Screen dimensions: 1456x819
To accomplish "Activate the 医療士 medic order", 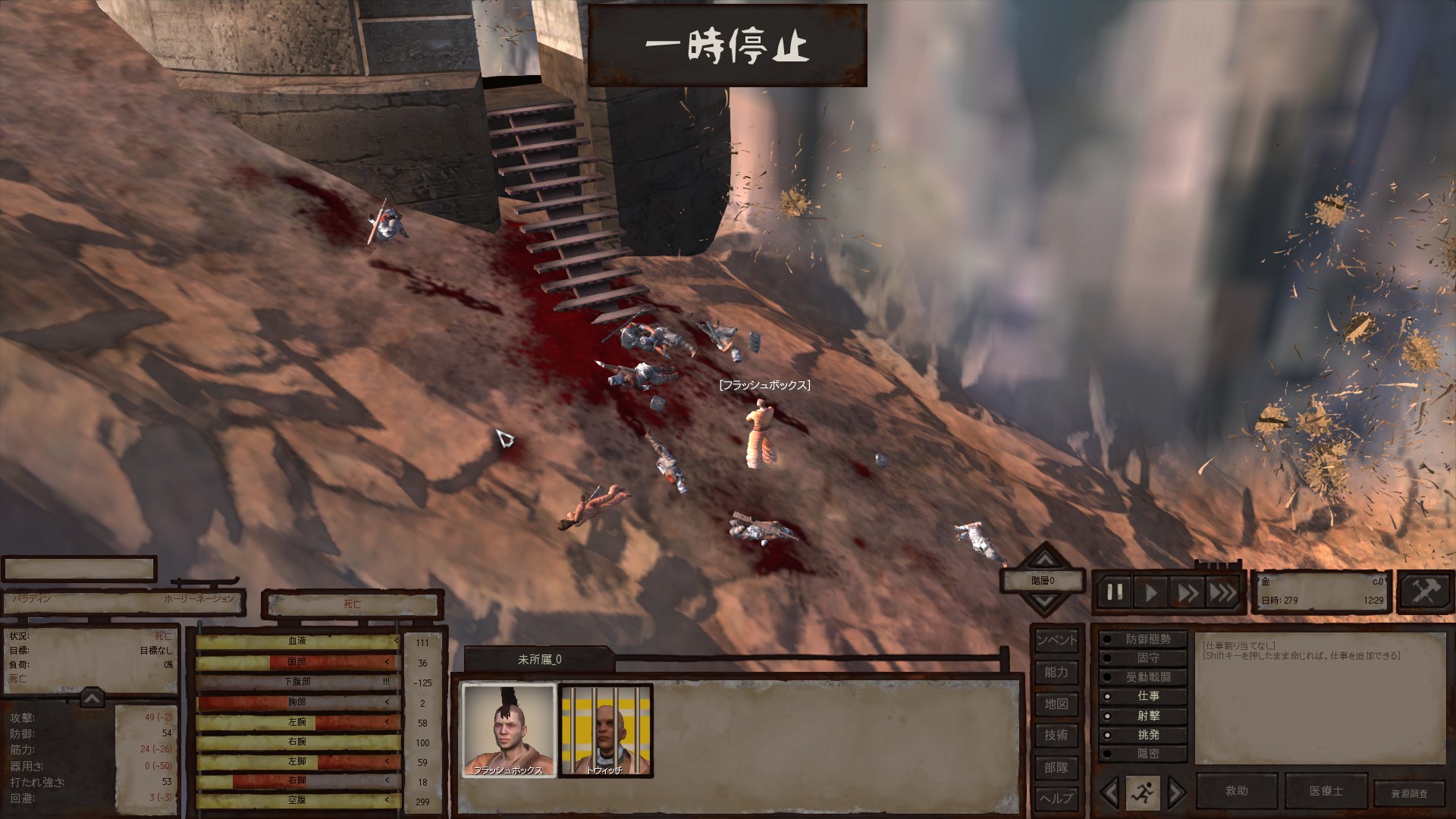I will coord(1326,791).
